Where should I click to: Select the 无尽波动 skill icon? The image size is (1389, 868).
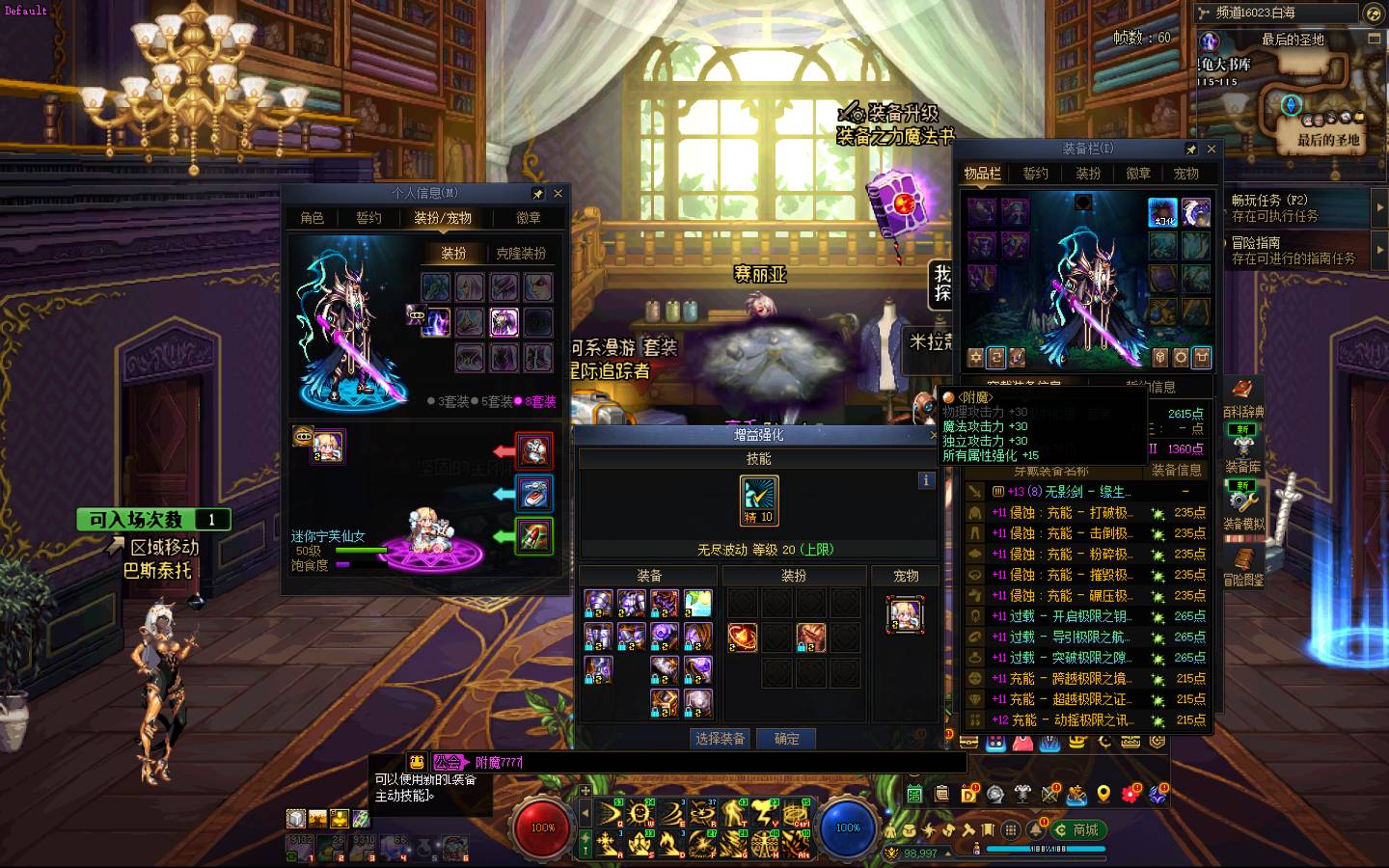click(x=758, y=500)
